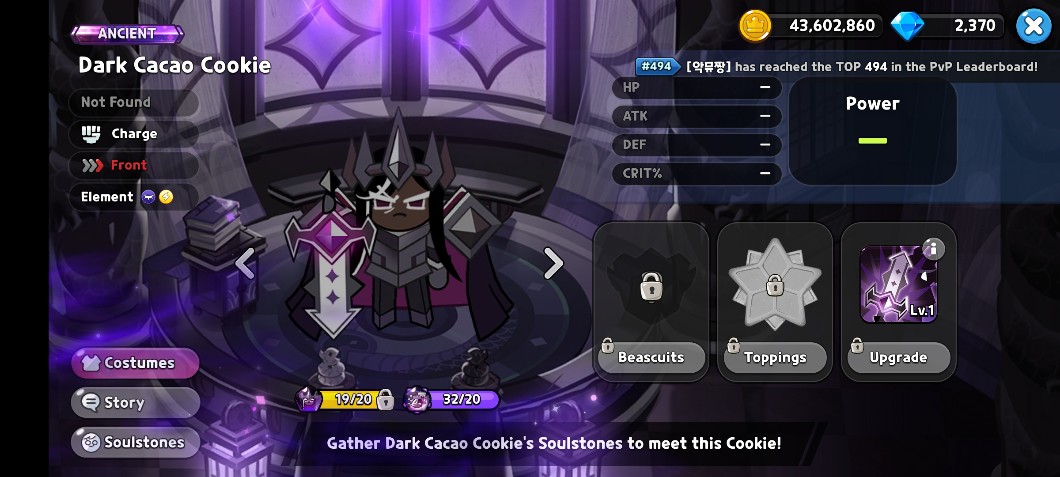Tap the blue crystal gem icon
The image size is (1060, 477).
pos(907,26)
